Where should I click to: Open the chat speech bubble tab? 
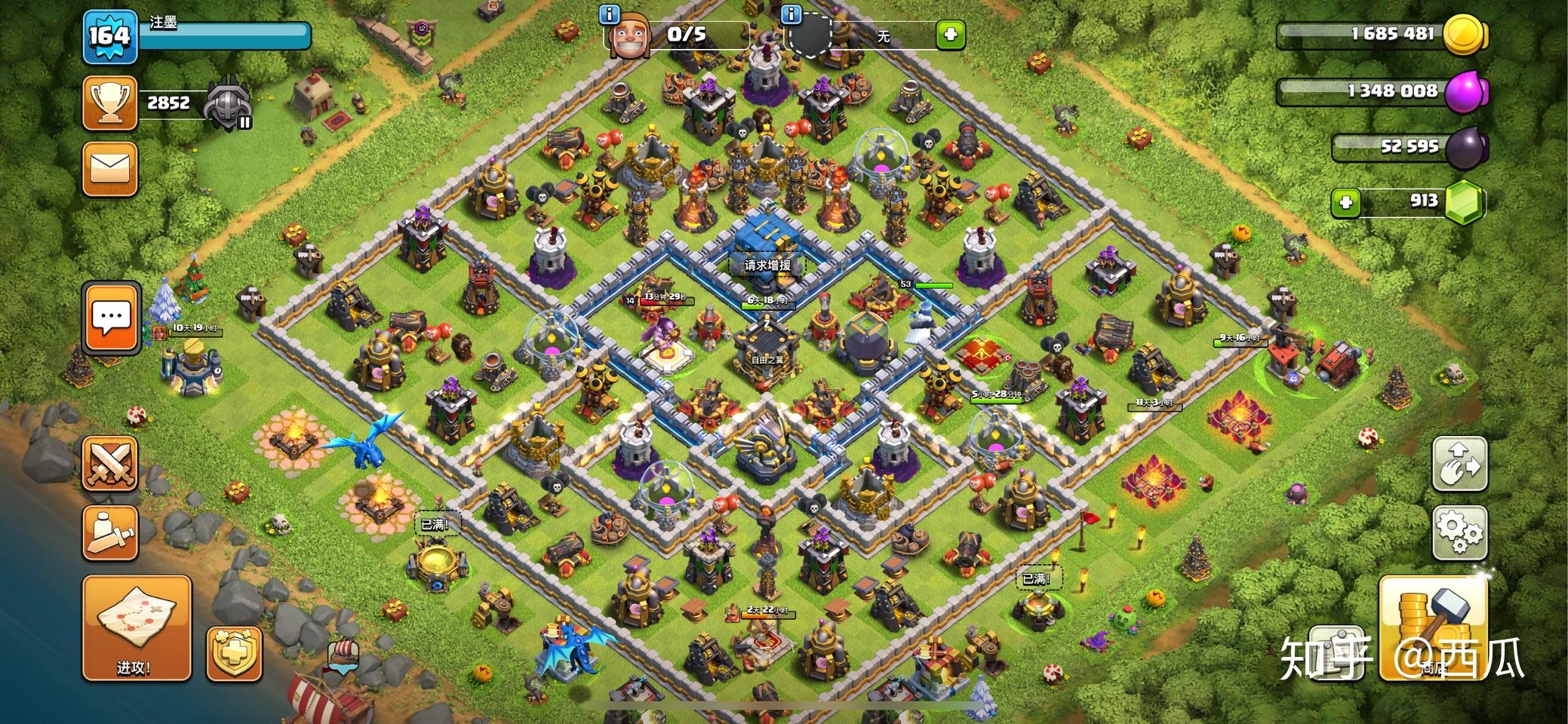pos(112,317)
